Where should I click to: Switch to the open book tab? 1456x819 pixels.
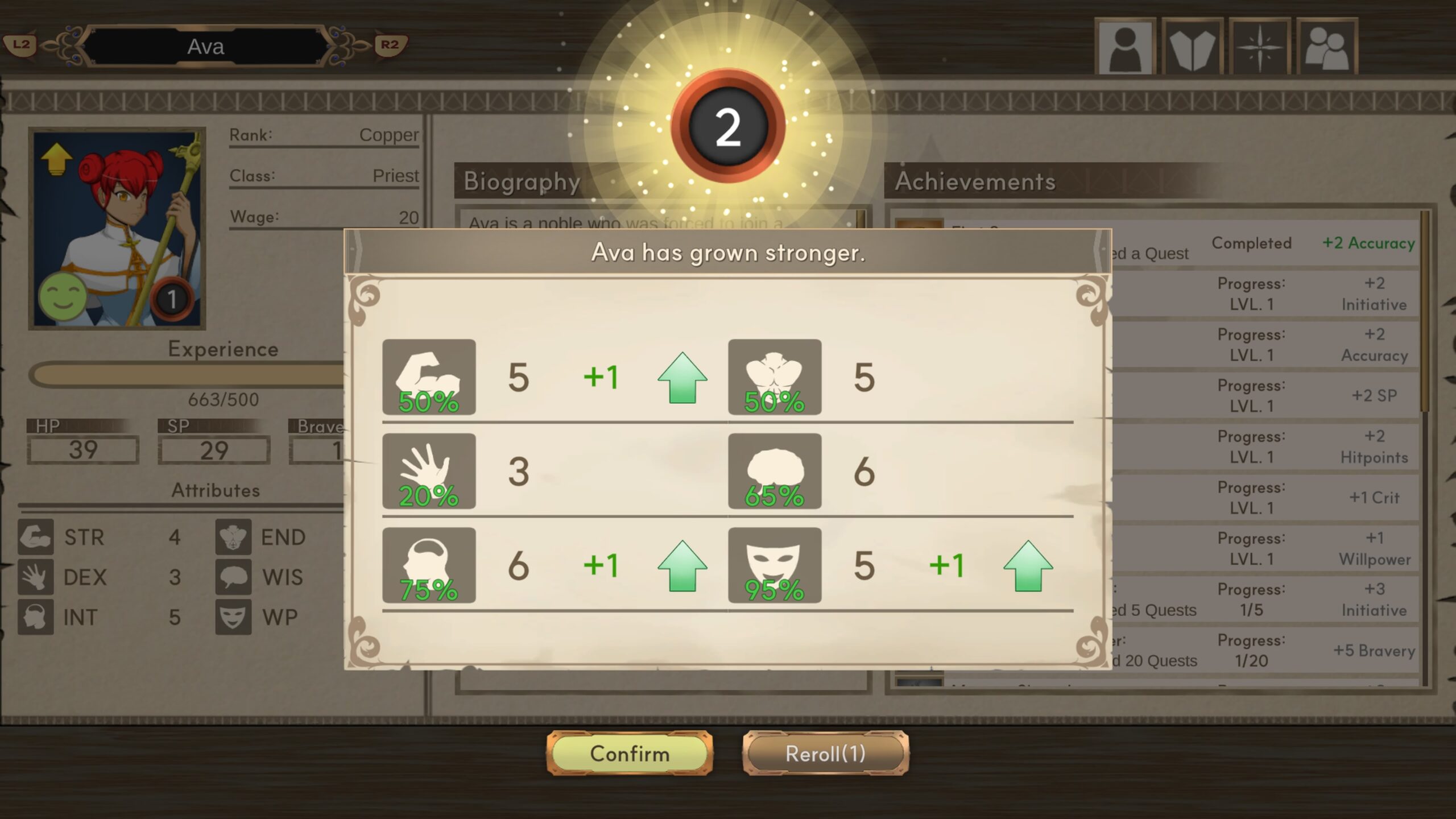1192,47
